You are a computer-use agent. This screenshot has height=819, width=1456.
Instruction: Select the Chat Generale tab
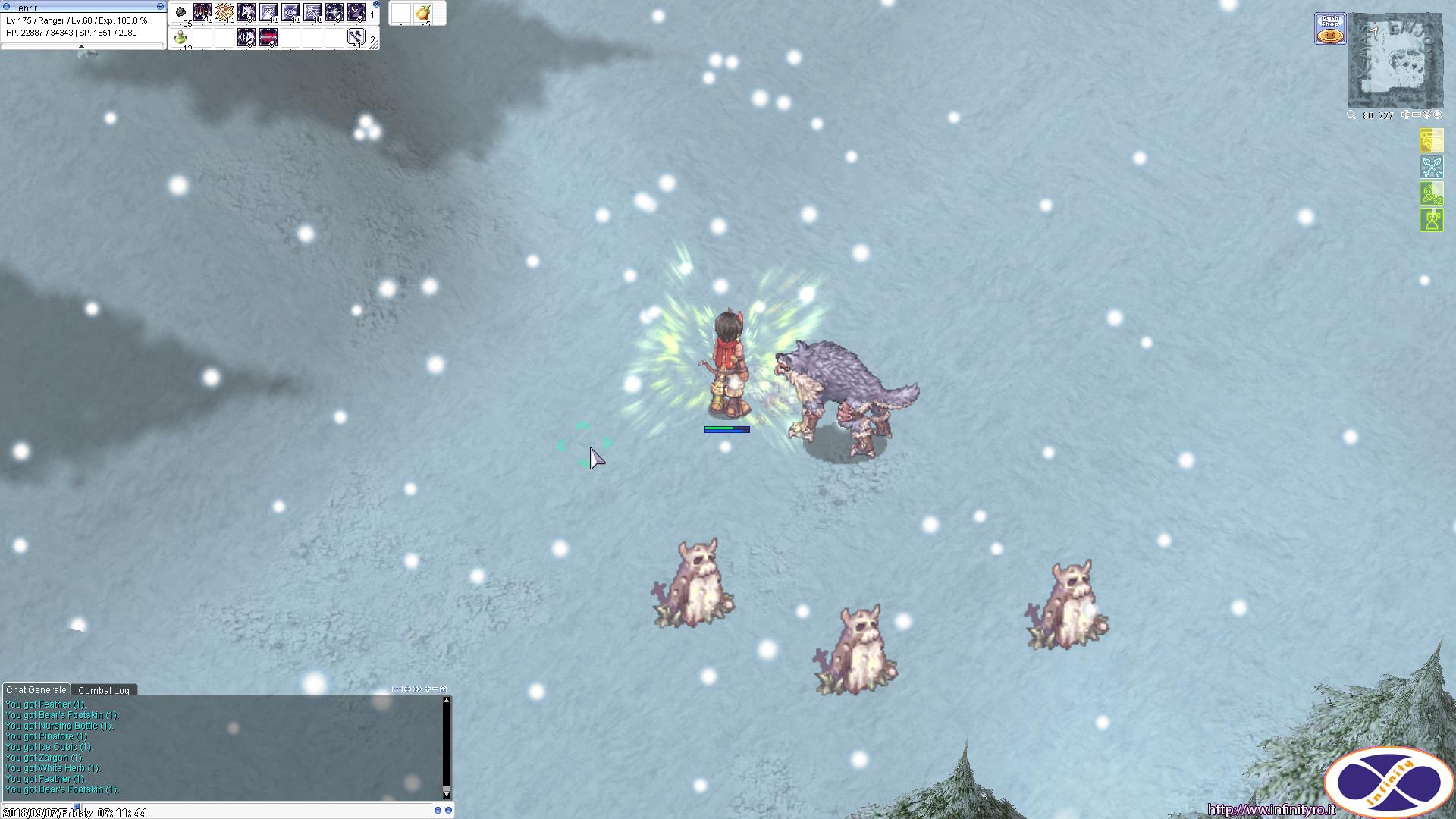click(36, 690)
